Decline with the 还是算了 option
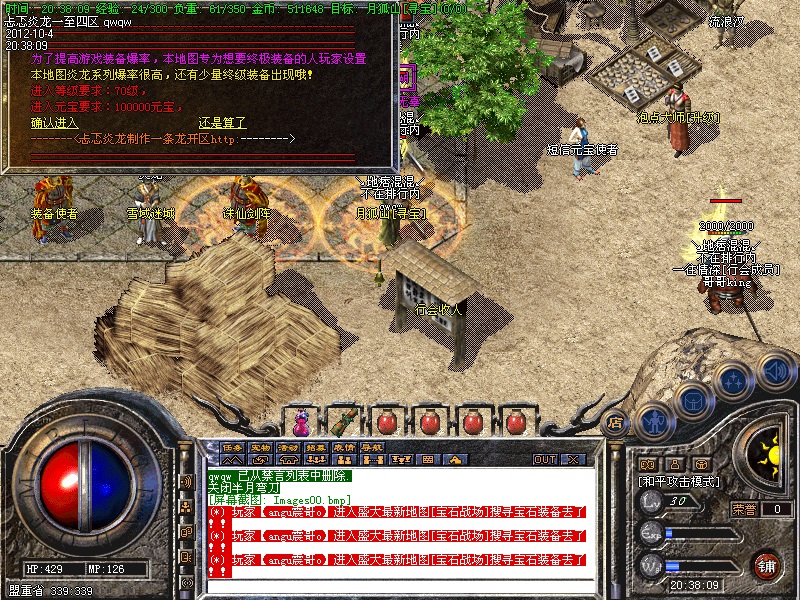This screenshot has height=600, width=800. tap(222, 123)
